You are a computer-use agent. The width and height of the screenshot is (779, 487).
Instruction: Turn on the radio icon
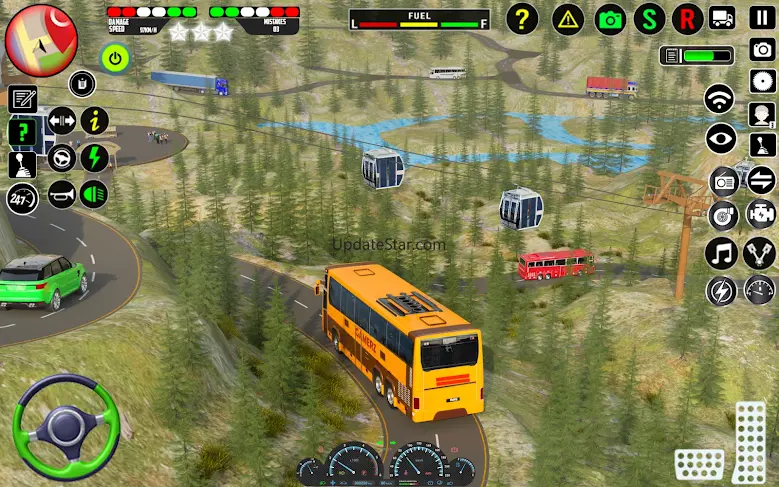723,182
